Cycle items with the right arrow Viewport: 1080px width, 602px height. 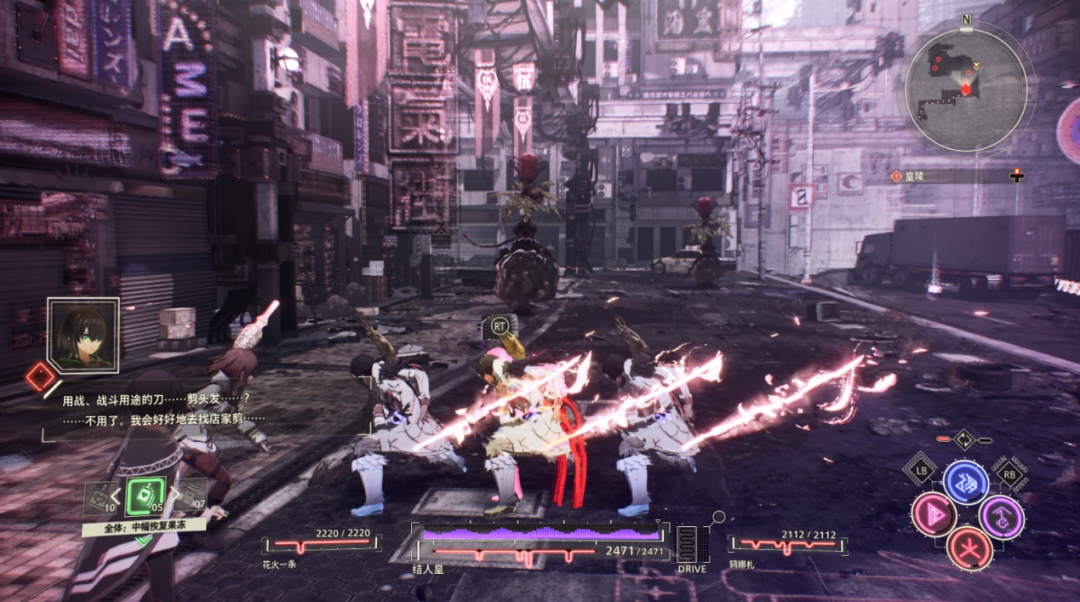(x=173, y=493)
